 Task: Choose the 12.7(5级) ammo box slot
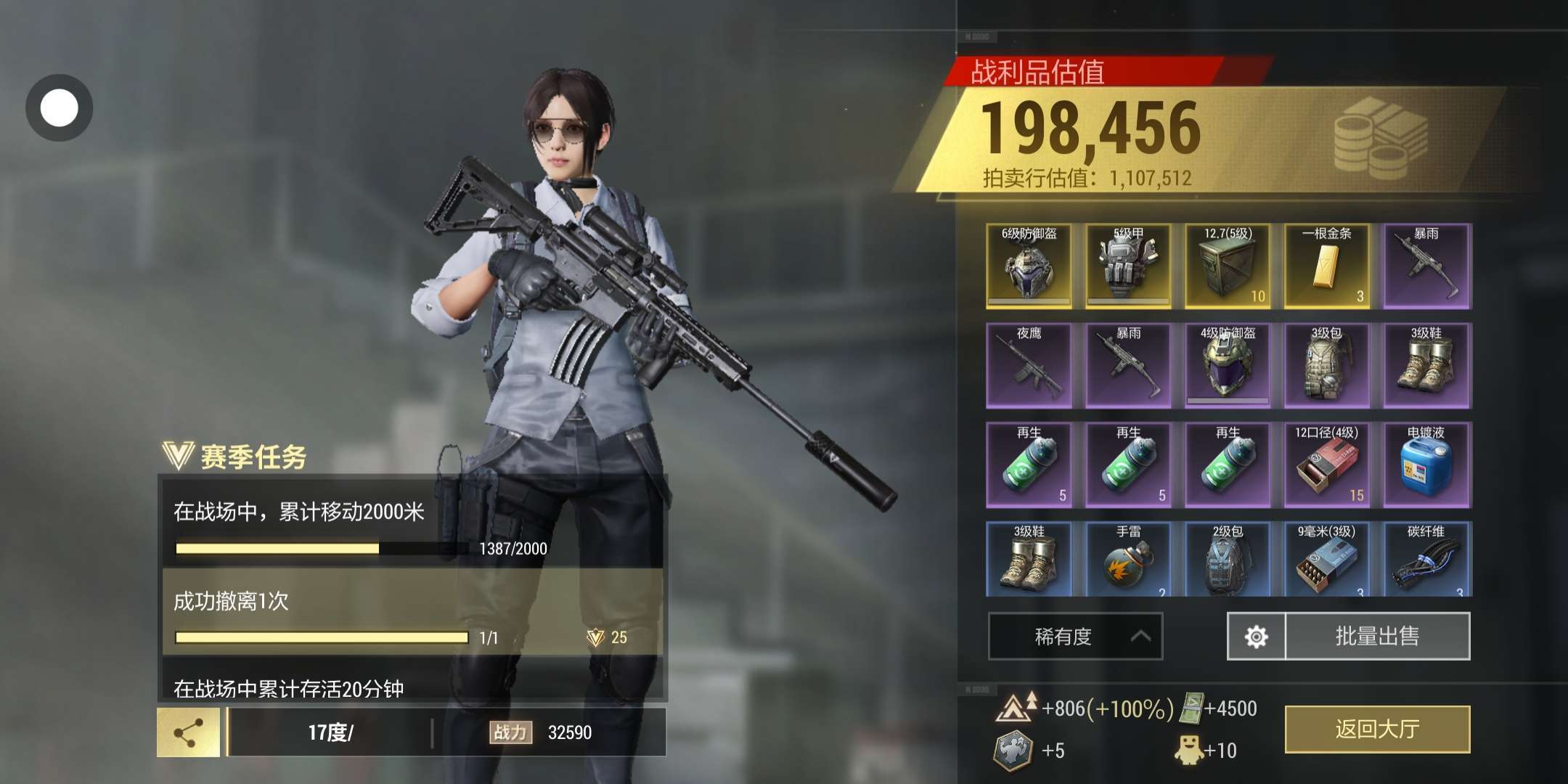point(1228,266)
